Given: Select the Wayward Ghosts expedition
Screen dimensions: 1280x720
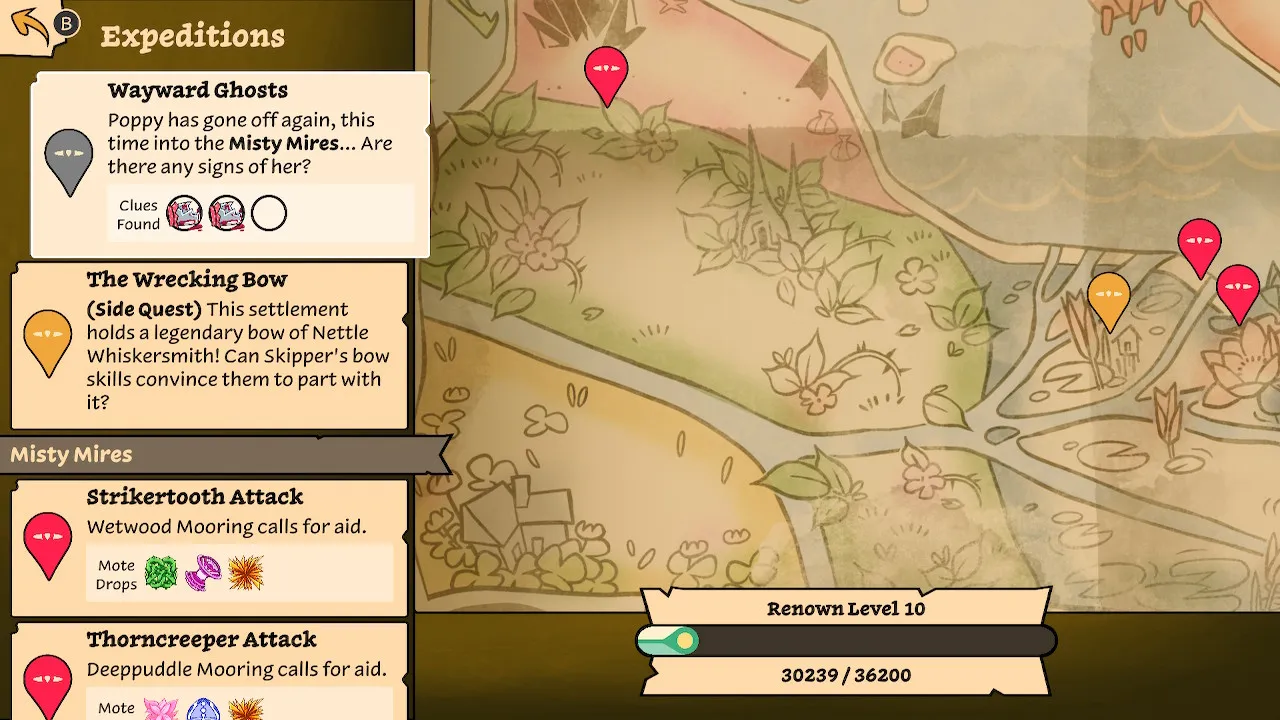Looking at the screenshot, I should click(231, 165).
